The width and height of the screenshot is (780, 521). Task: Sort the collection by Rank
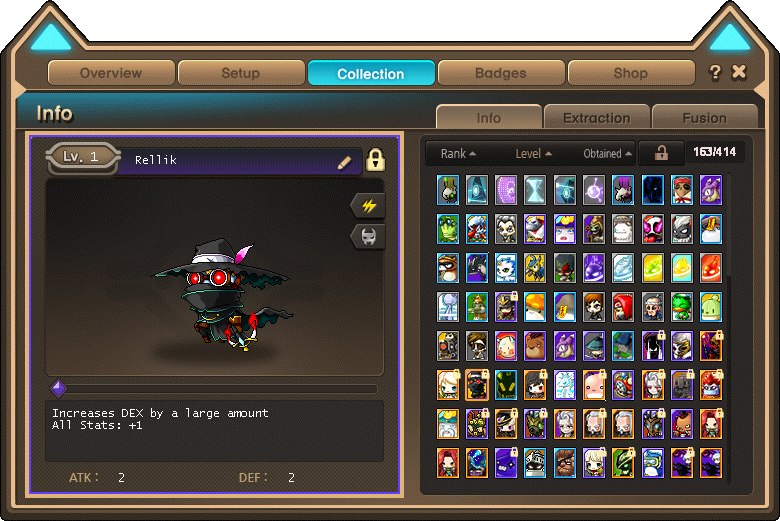pos(458,154)
